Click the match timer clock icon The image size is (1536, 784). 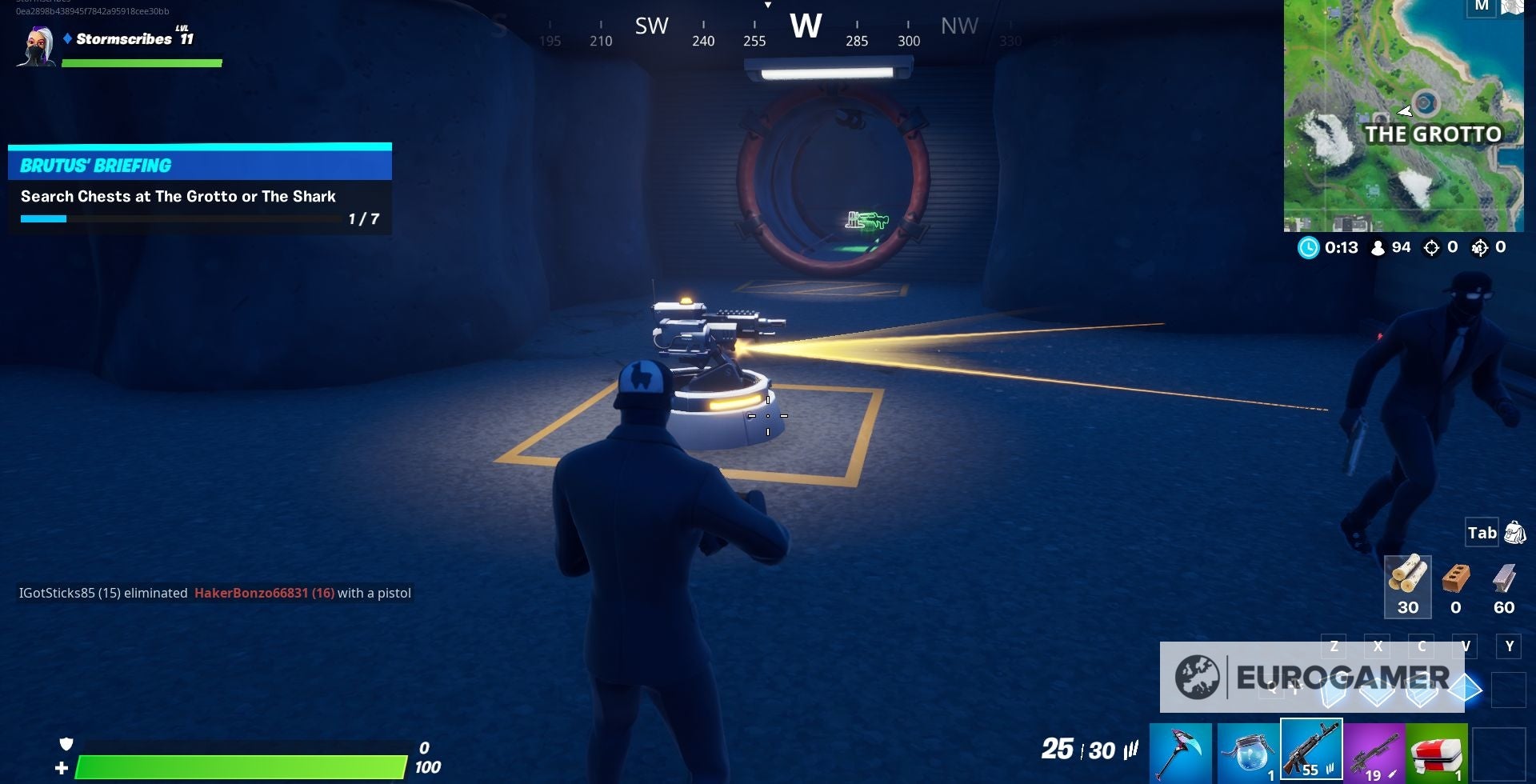click(1309, 248)
